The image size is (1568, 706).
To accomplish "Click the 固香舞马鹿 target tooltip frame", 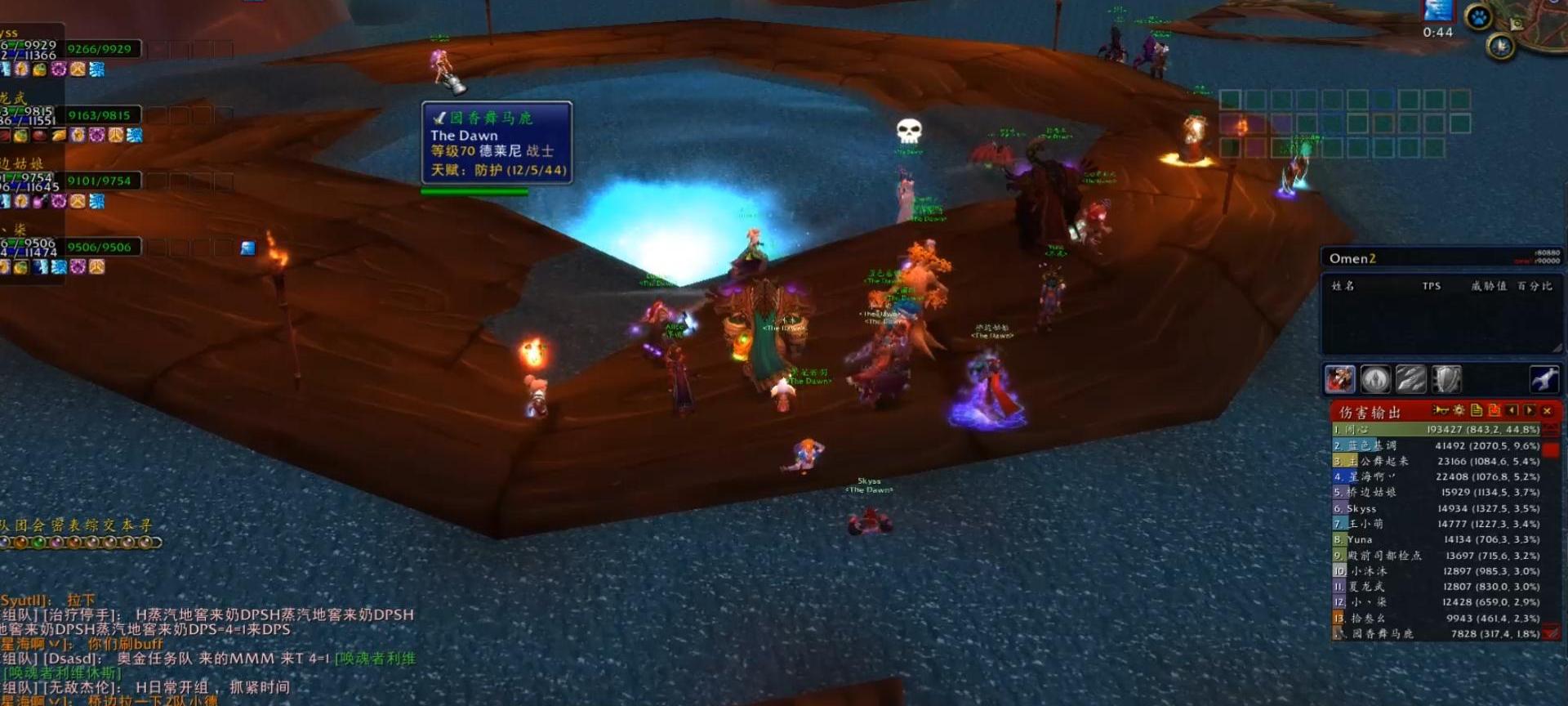I will click(x=497, y=143).
